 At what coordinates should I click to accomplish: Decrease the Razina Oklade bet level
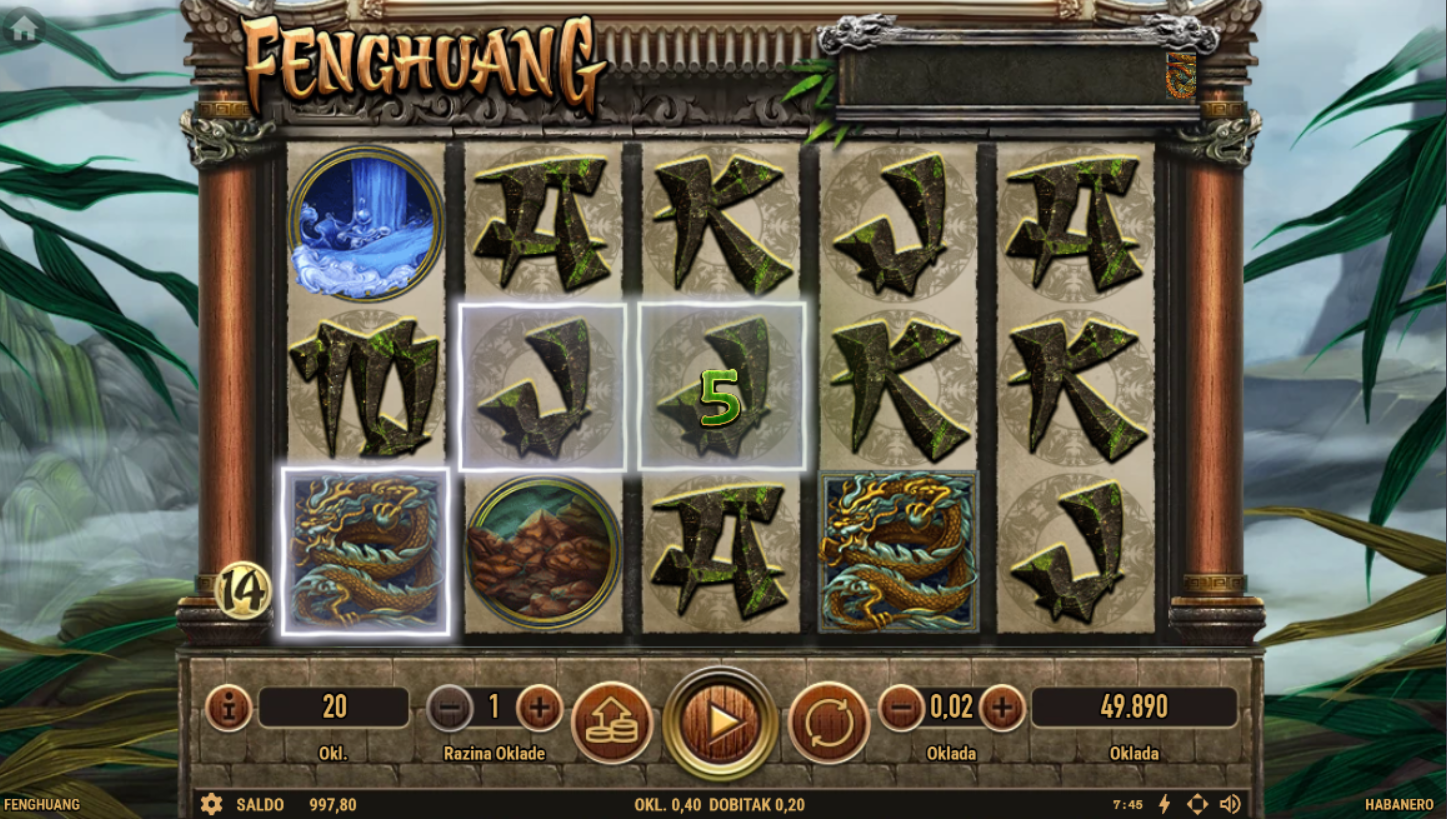[x=450, y=708]
